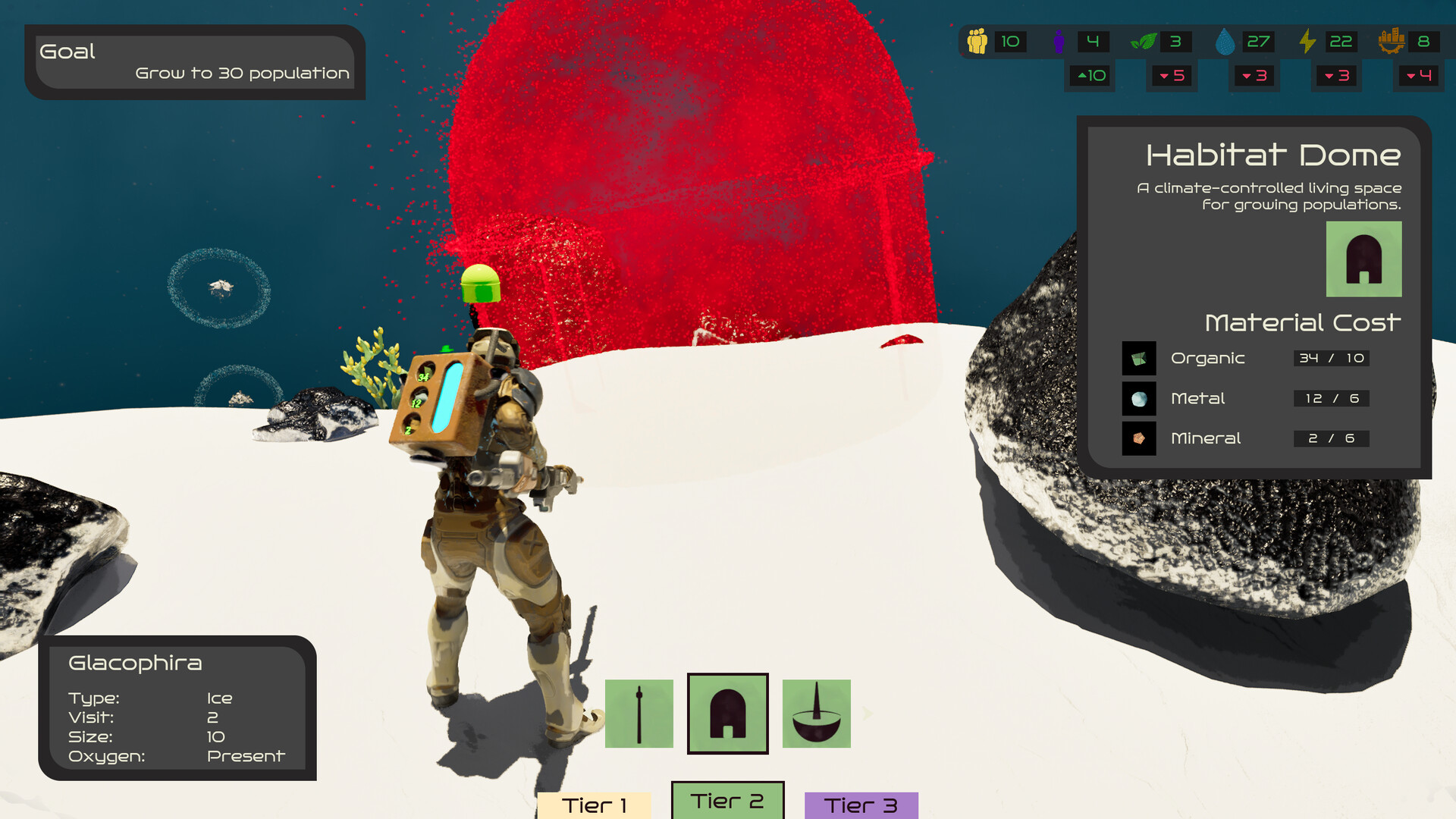
Task: Click the building resource icon at far right
Action: [x=1392, y=42]
